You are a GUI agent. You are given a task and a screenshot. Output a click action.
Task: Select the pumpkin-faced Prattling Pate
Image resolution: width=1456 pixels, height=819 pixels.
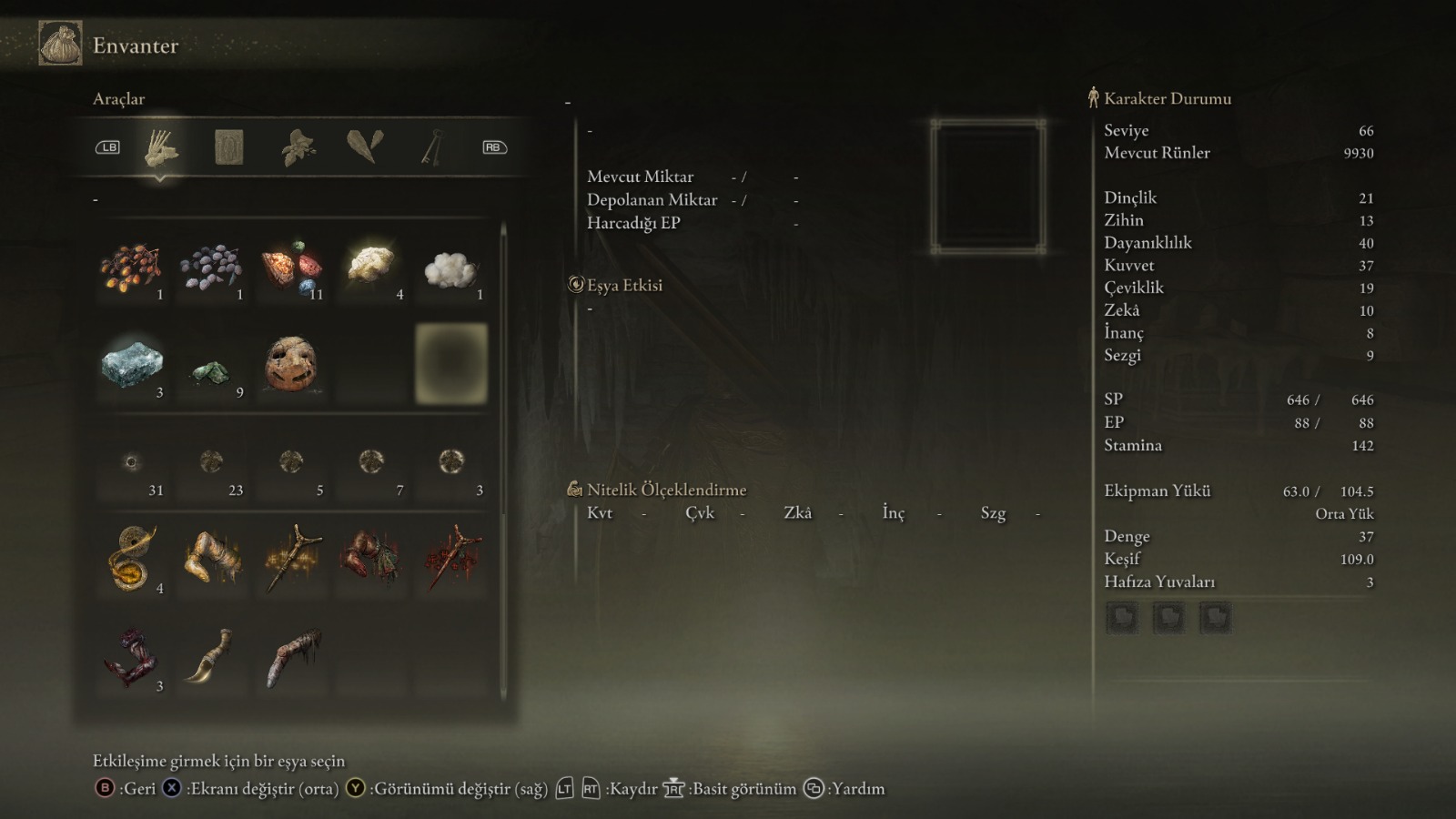point(291,365)
